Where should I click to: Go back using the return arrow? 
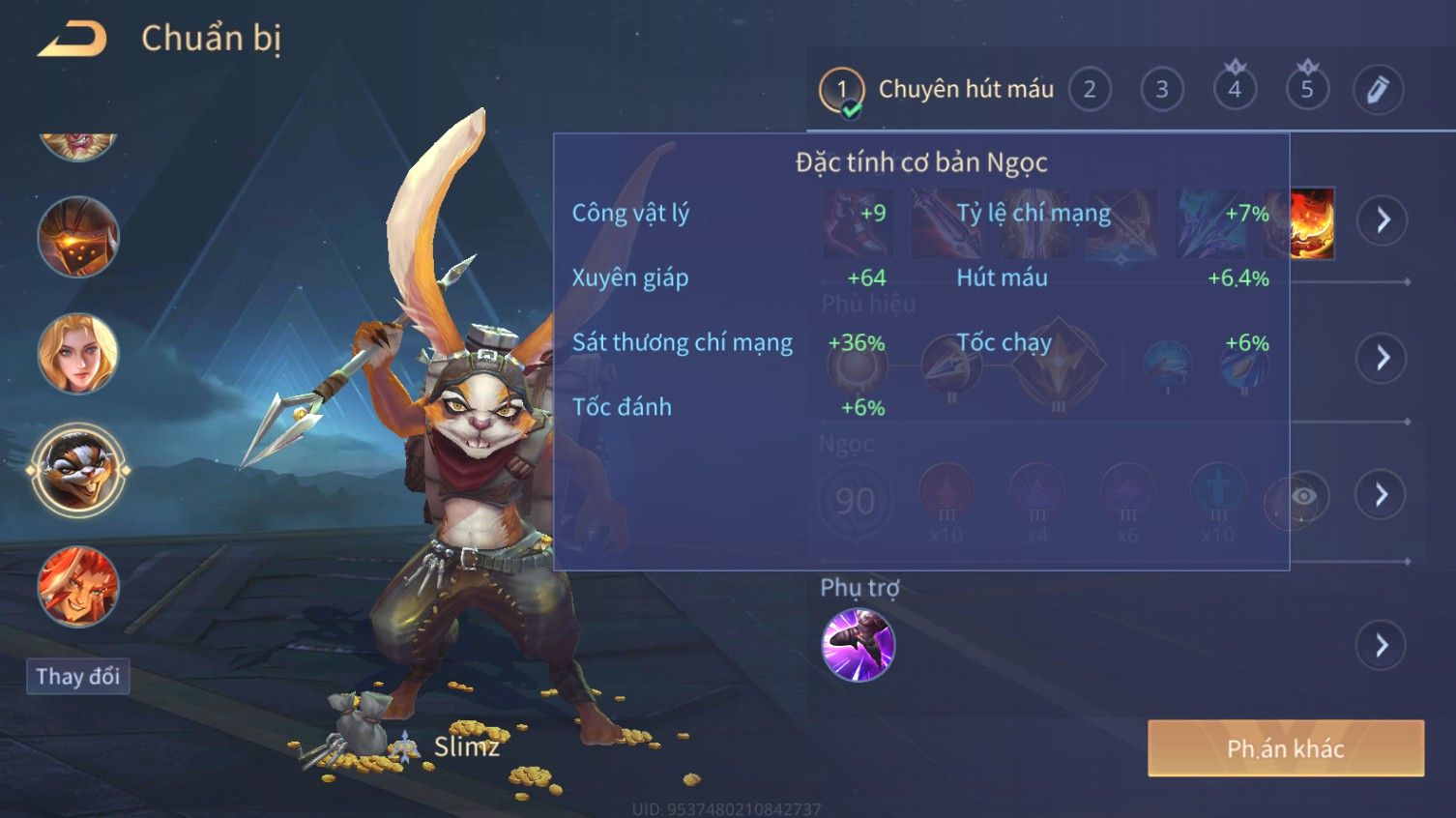(73, 40)
